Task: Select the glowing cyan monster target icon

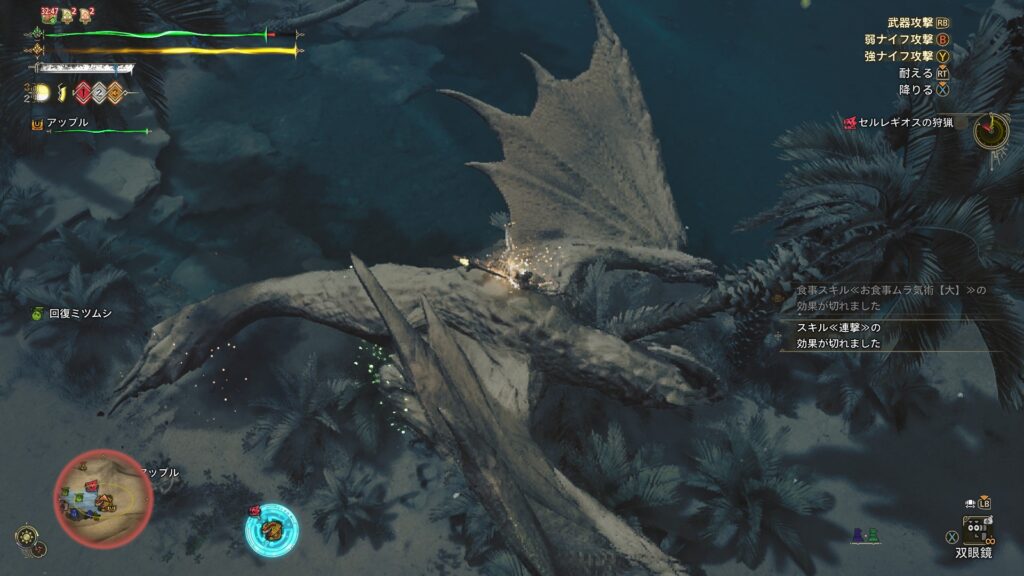Action: click(271, 529)
